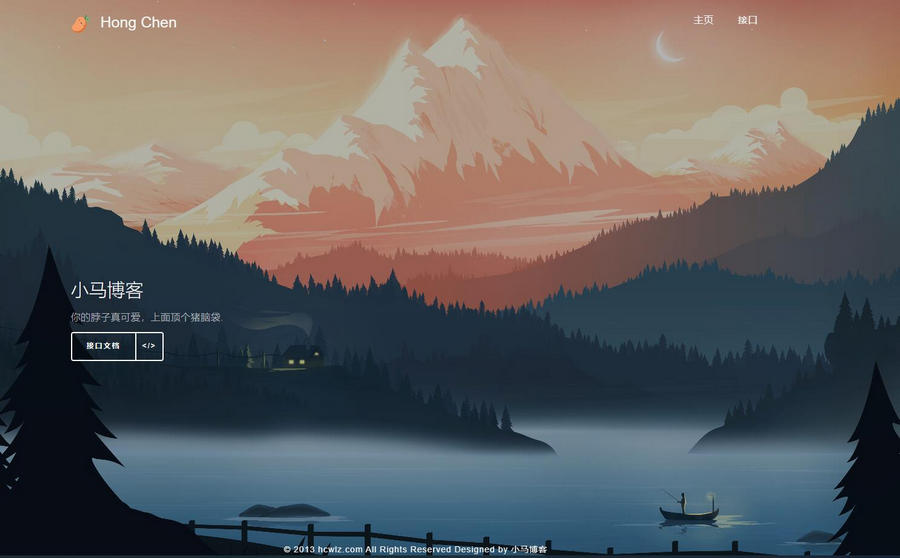
Task: Click the Hong Chen site logo
Action: click(124, 22)
